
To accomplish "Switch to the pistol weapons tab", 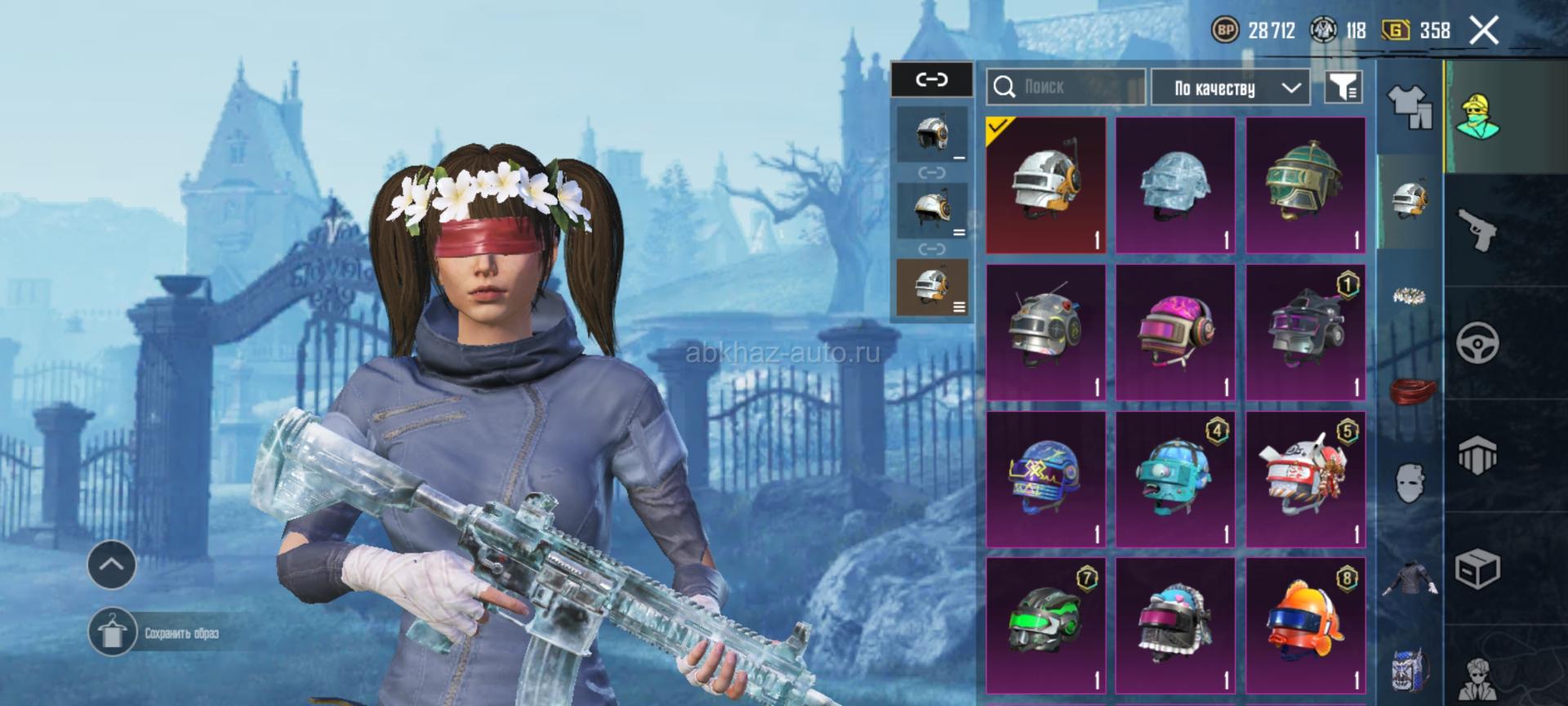I will tap(1478, 230).
